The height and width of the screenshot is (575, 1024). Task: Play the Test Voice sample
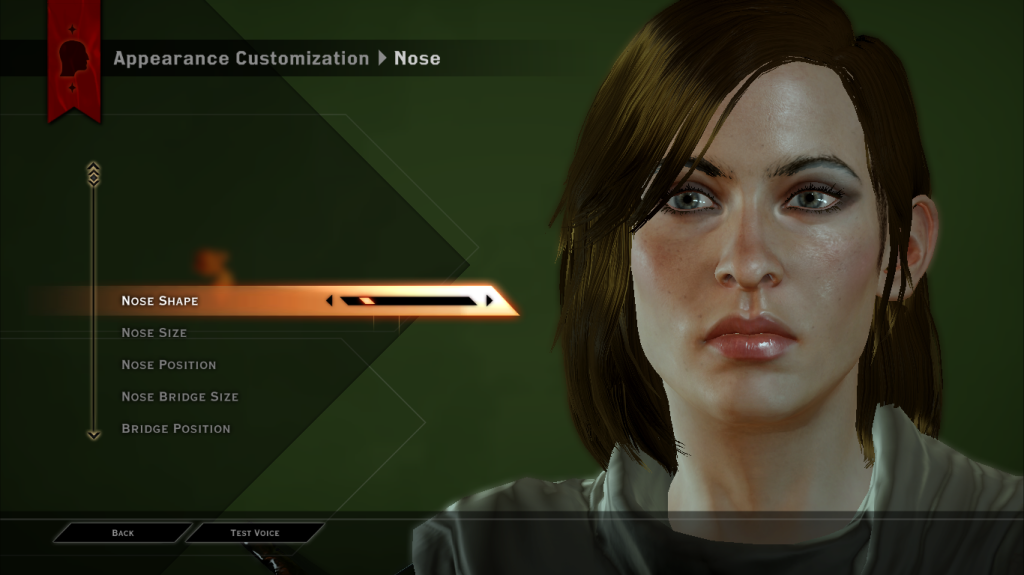[255, 533]
